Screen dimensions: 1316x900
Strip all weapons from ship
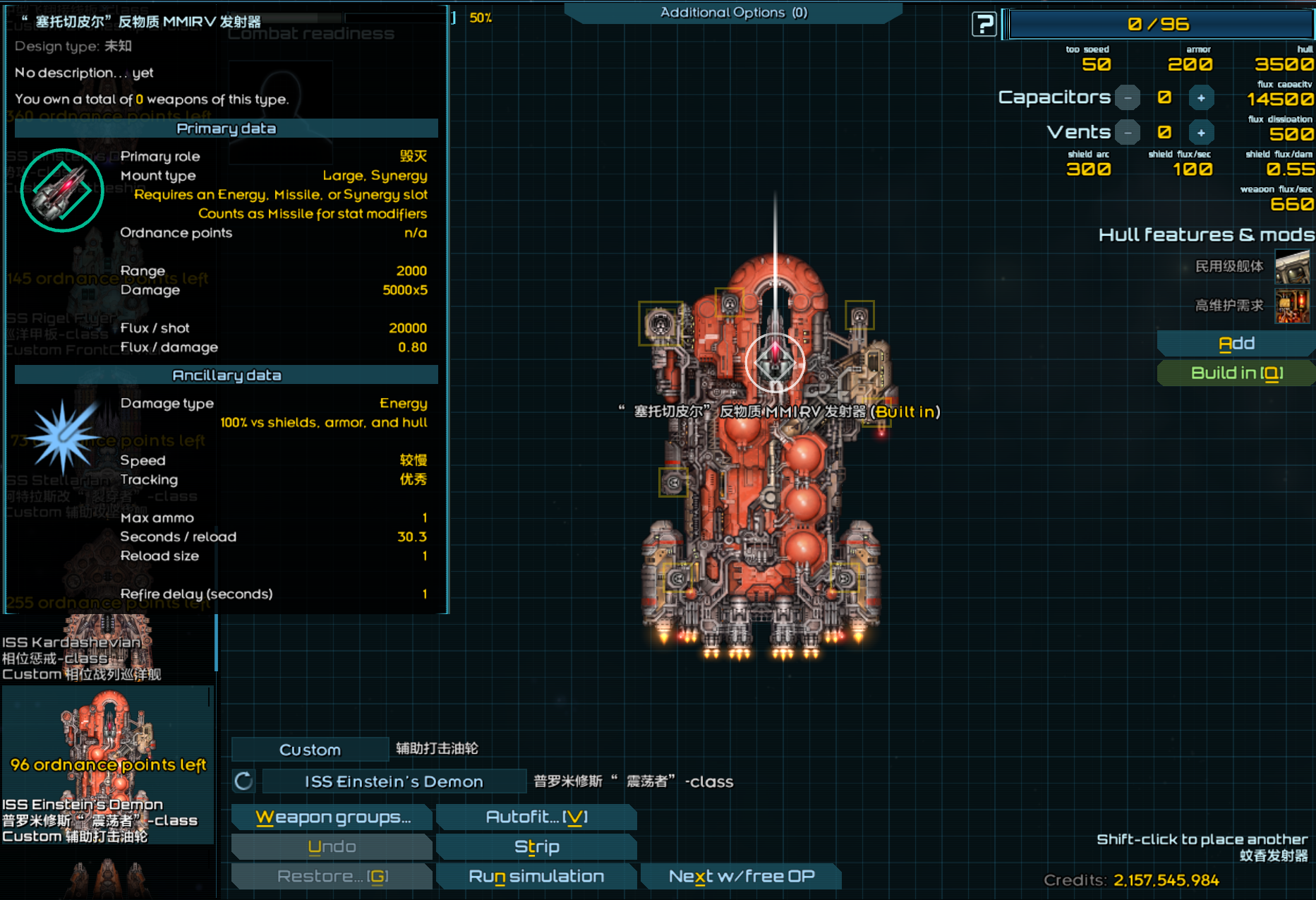click(x=536, y=847)
